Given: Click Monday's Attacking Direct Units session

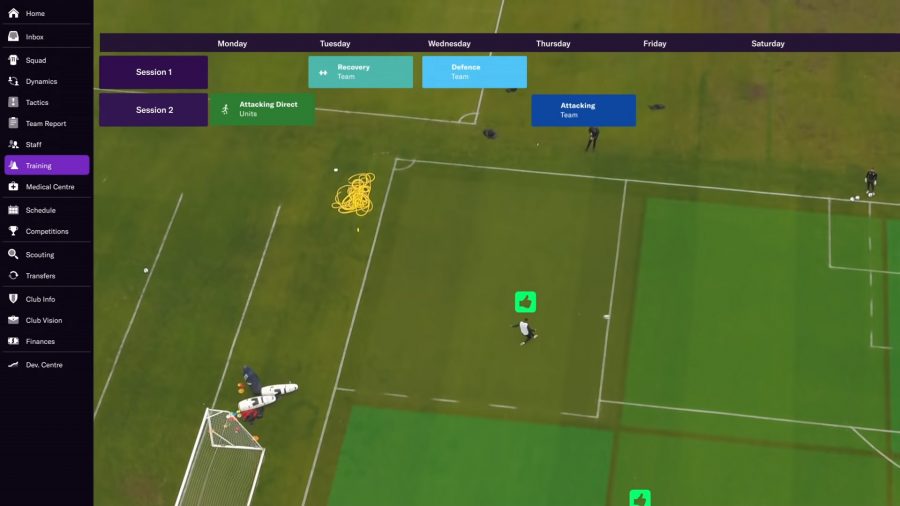Looking at the screenshot, I should [x=262, y=109].
